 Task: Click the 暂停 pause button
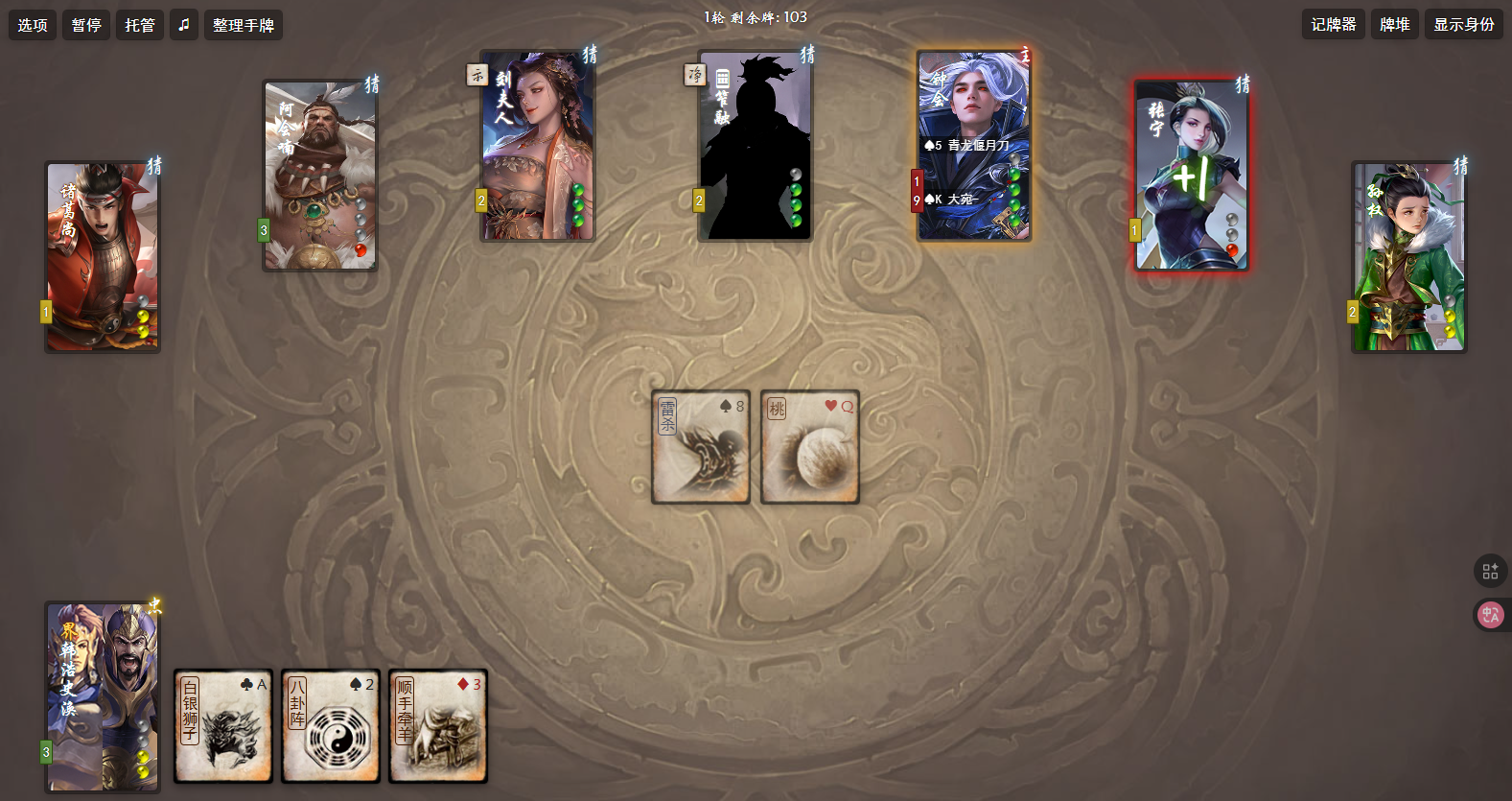86,25
